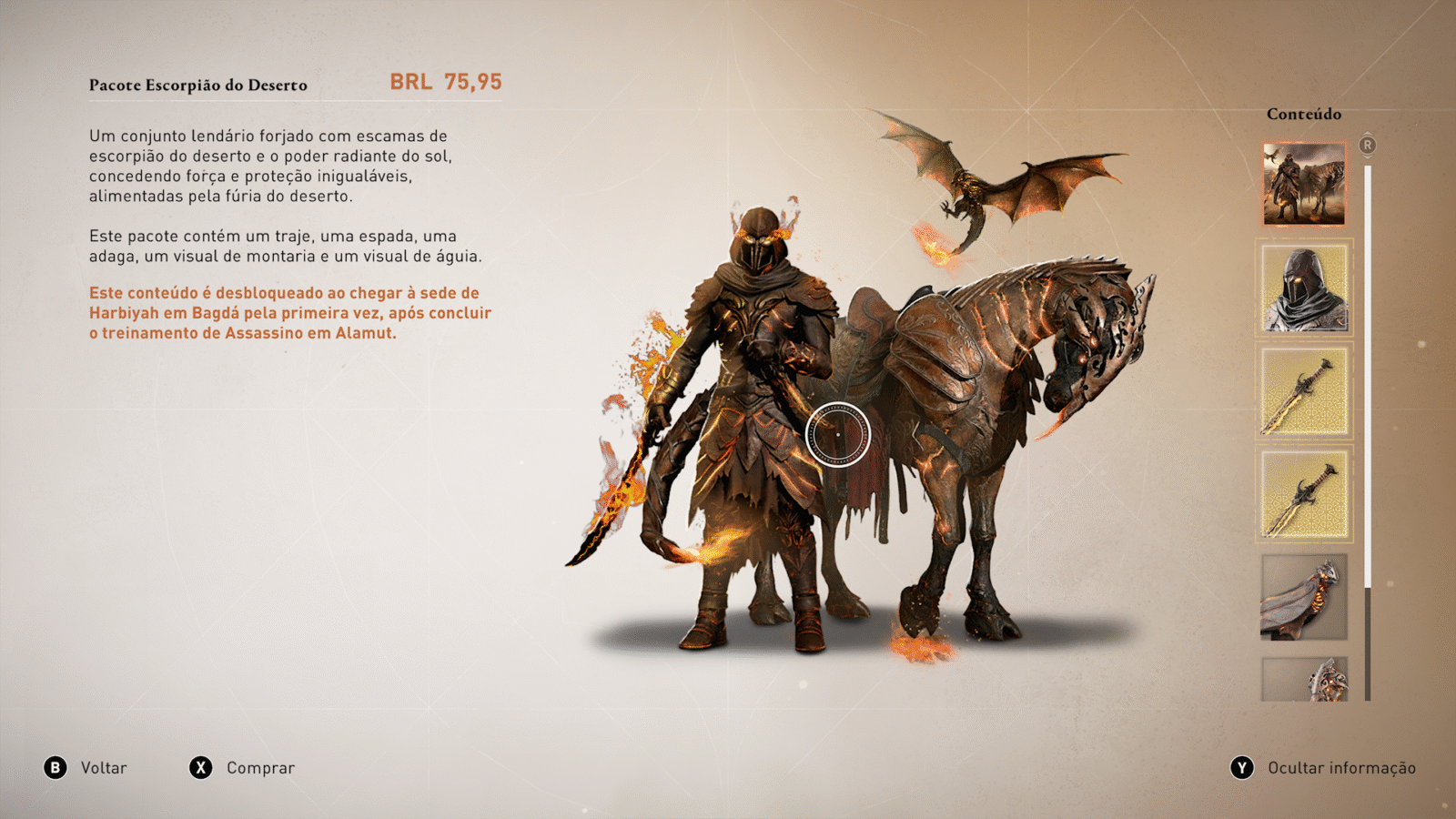Select the dagger icon in the Conteúdo list
1456x819 pixels.
pyautogui.click(x=1303, y=492)
